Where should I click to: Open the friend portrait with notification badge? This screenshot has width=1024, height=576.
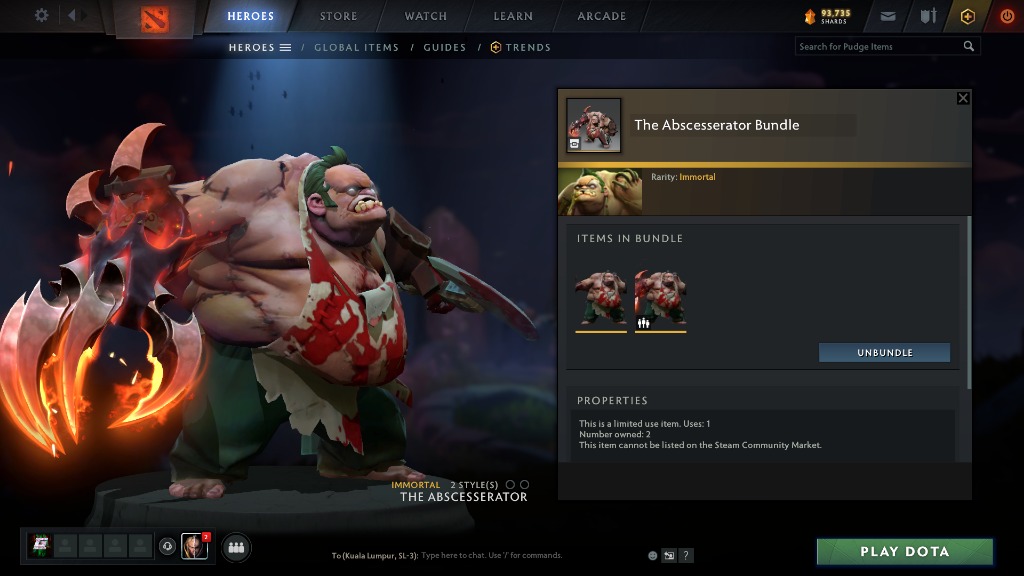point(194,546)
